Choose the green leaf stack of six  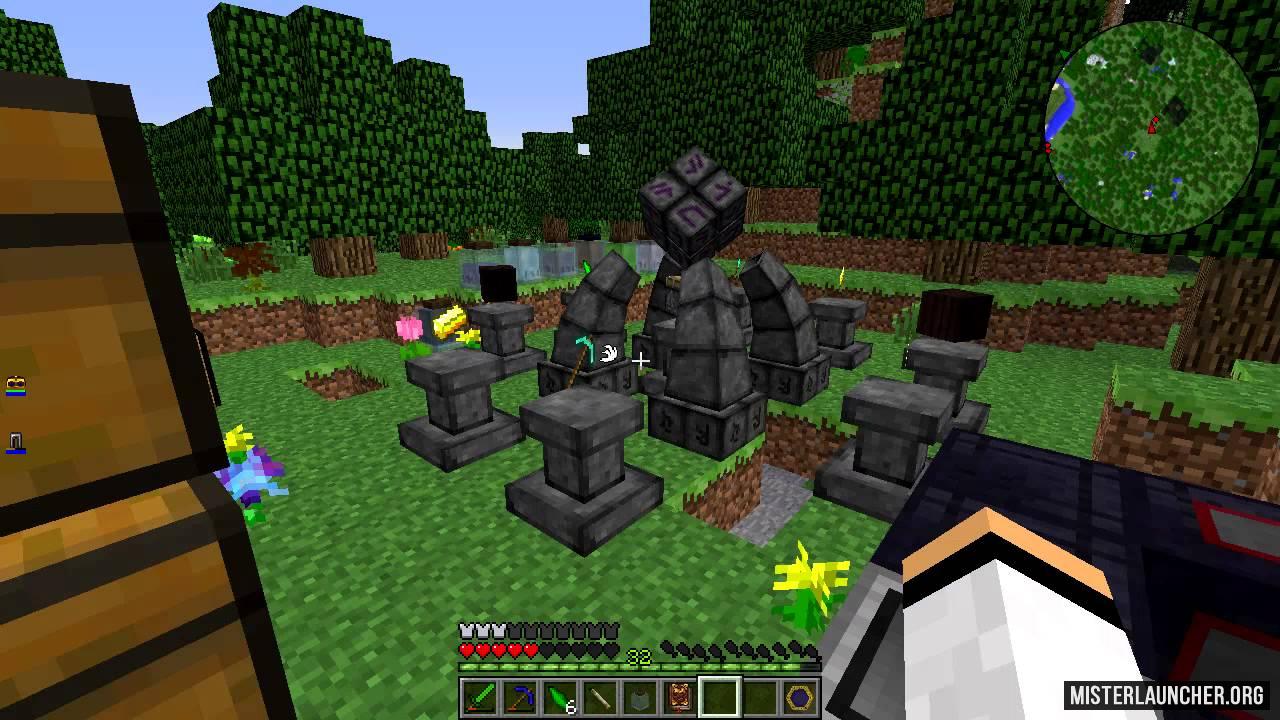[x=559, y=697]
